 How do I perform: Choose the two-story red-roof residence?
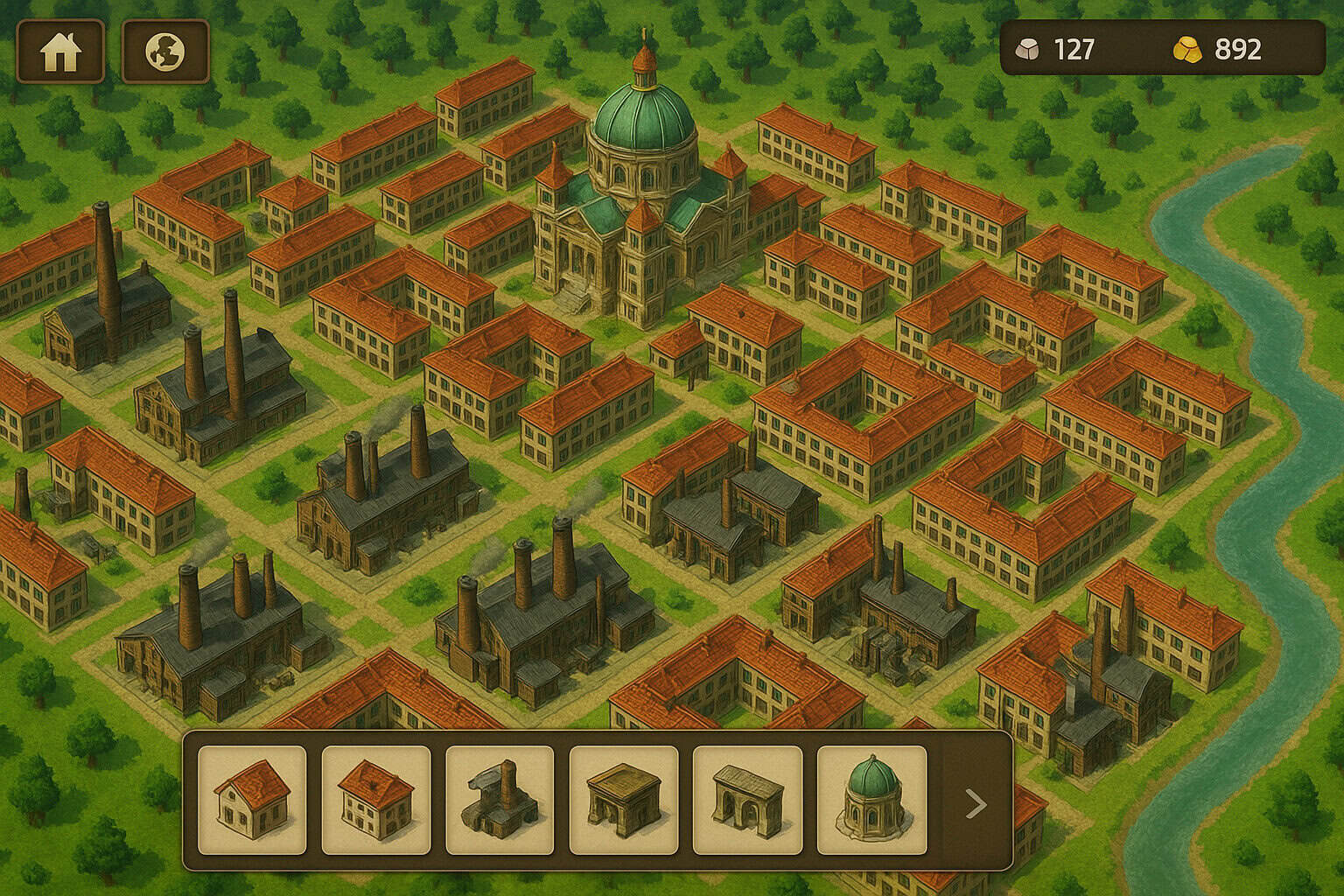click(376, 799)
